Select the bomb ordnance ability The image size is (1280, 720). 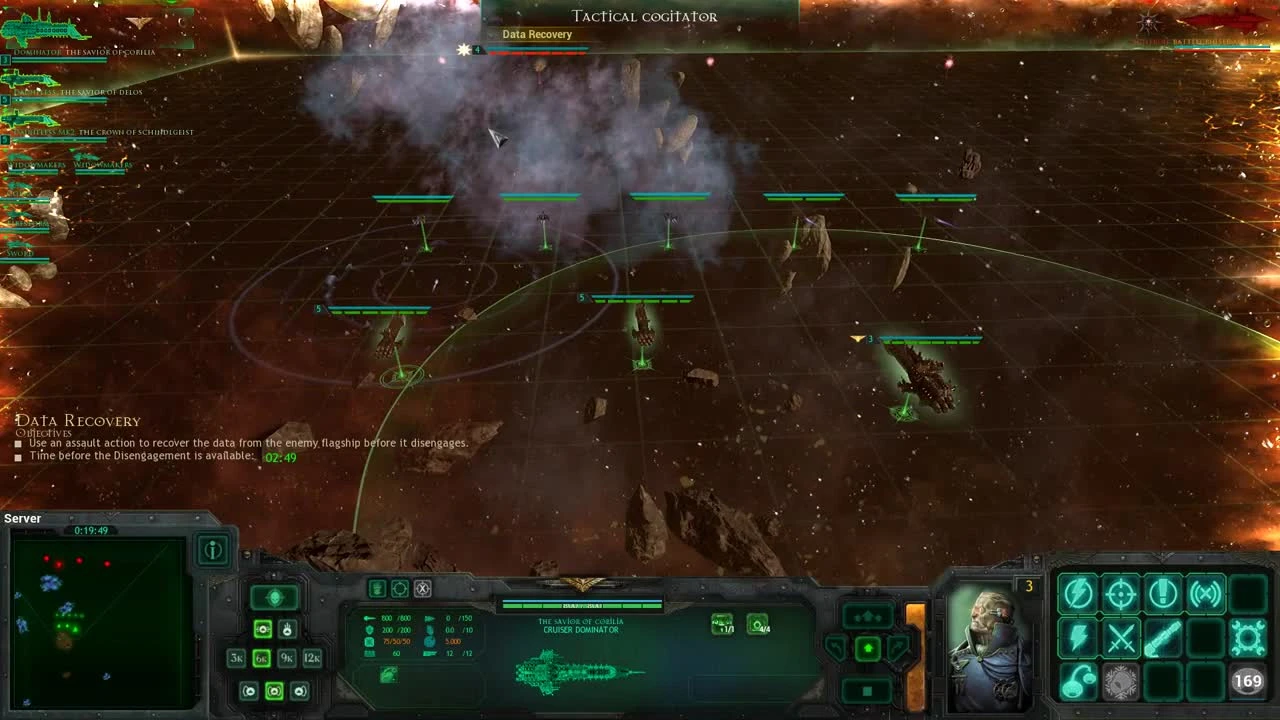tap(1078, 681)
